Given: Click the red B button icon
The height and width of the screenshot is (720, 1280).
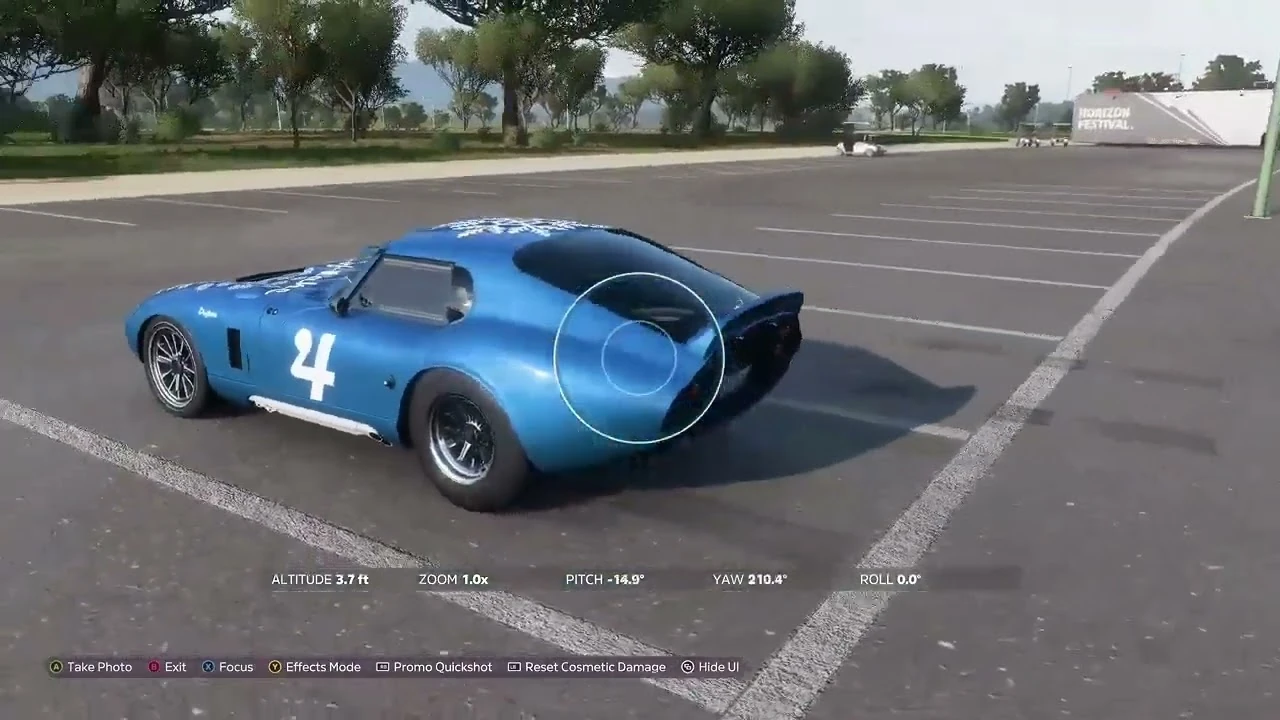Looking at the screenshot, I should (x=153, y=666).
